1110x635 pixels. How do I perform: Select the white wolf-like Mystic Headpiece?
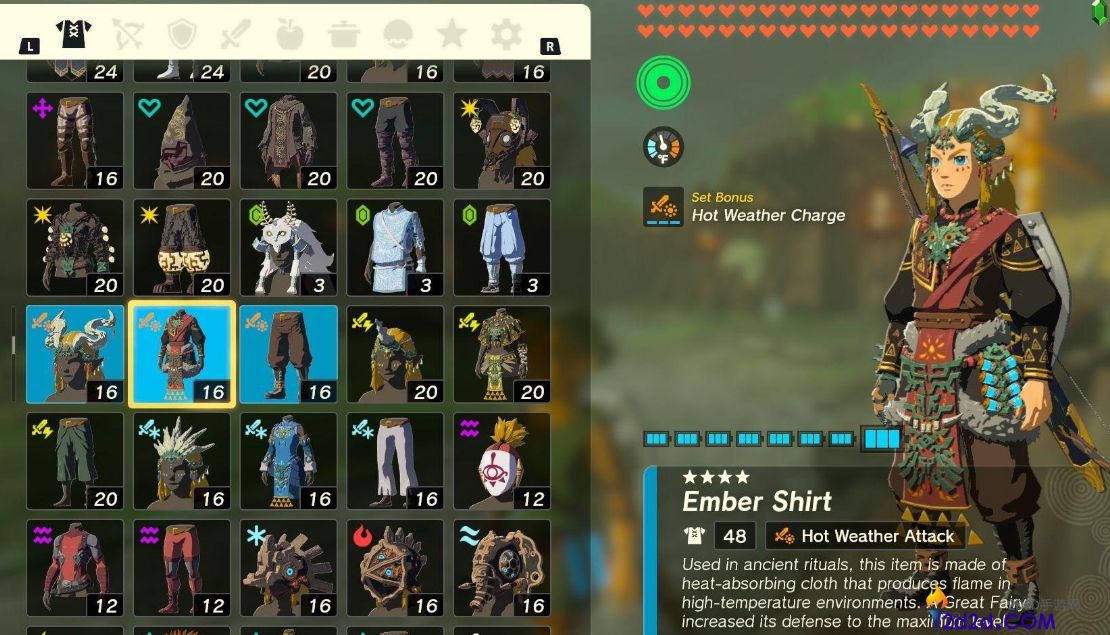click(x=289, y=247)
